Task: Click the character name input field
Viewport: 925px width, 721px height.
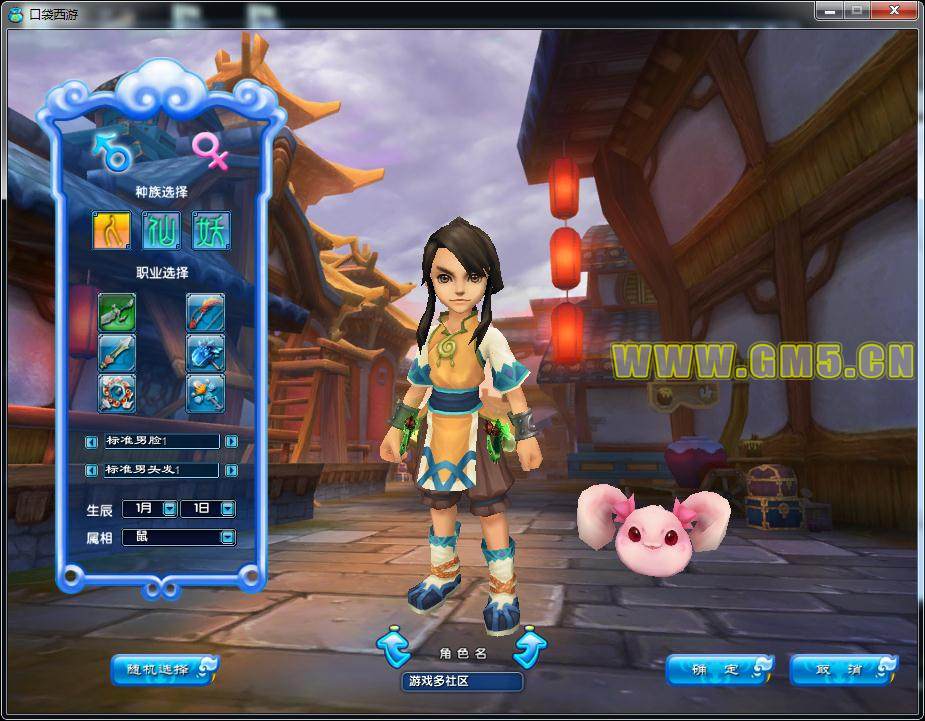Action: [462, 682]
